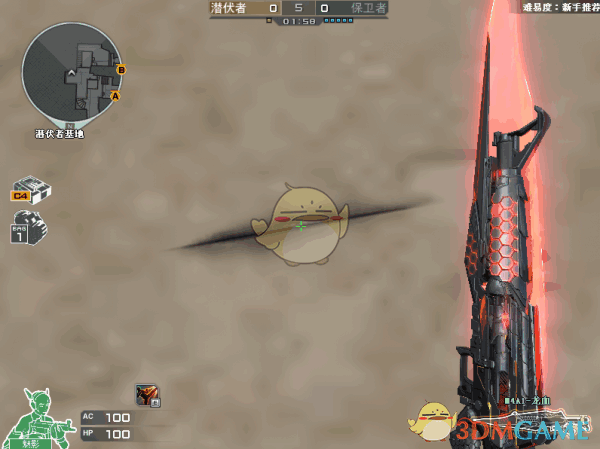Click the weapon silhouette icon in bottom-right
The image size is (600, 449).
pyautogui.click(x=545, y=418)
